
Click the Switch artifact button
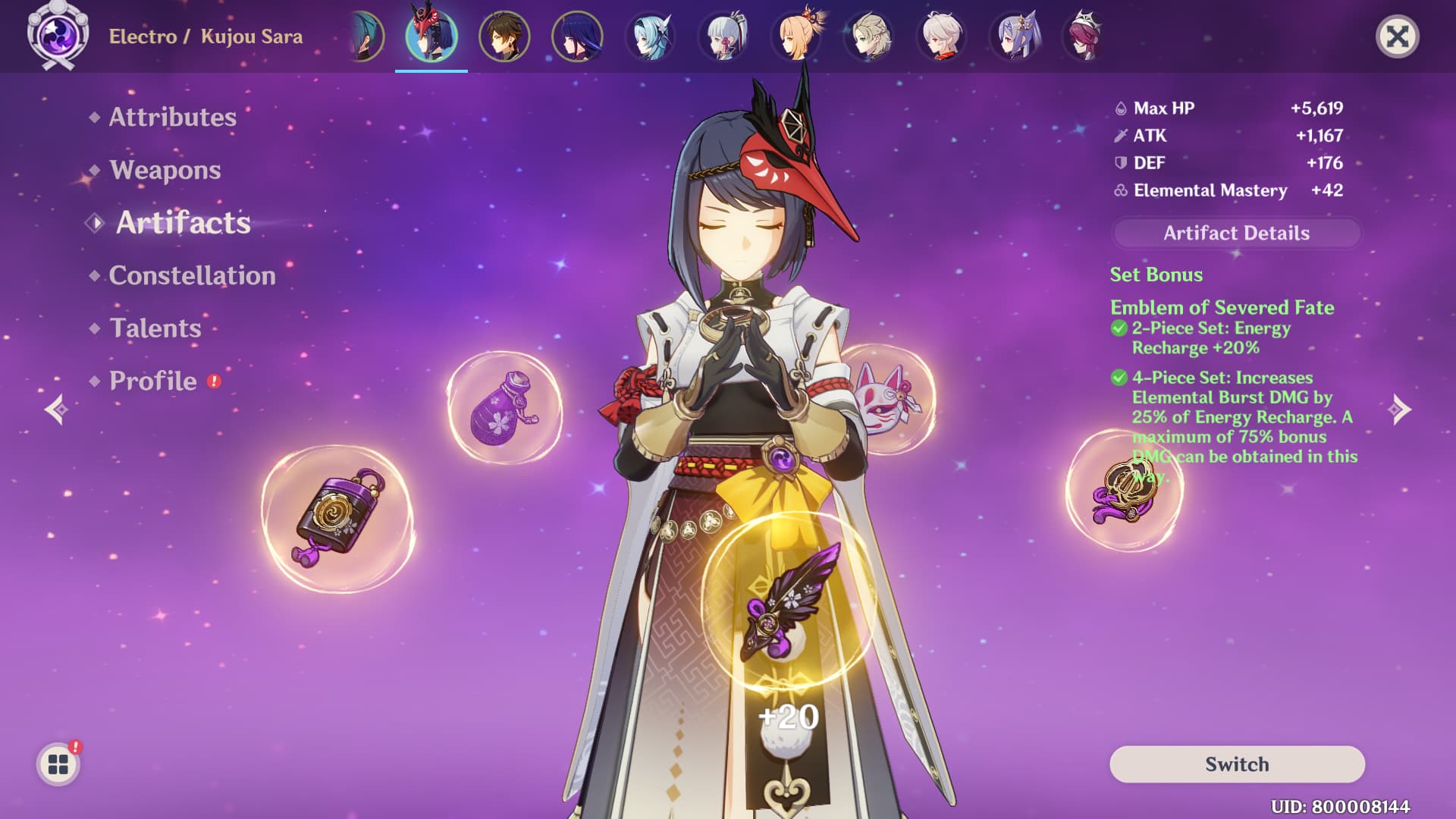click(1237, 764)
